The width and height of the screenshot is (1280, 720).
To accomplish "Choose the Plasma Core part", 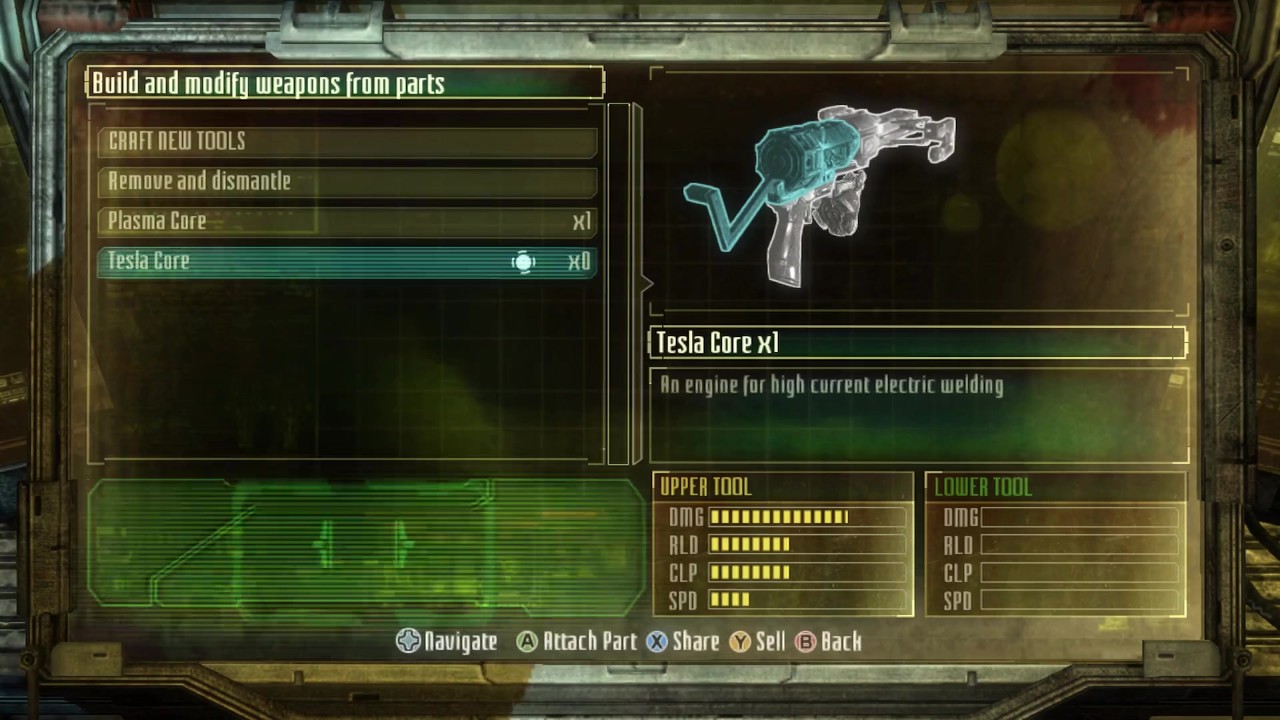I will (x=347, y=221).
